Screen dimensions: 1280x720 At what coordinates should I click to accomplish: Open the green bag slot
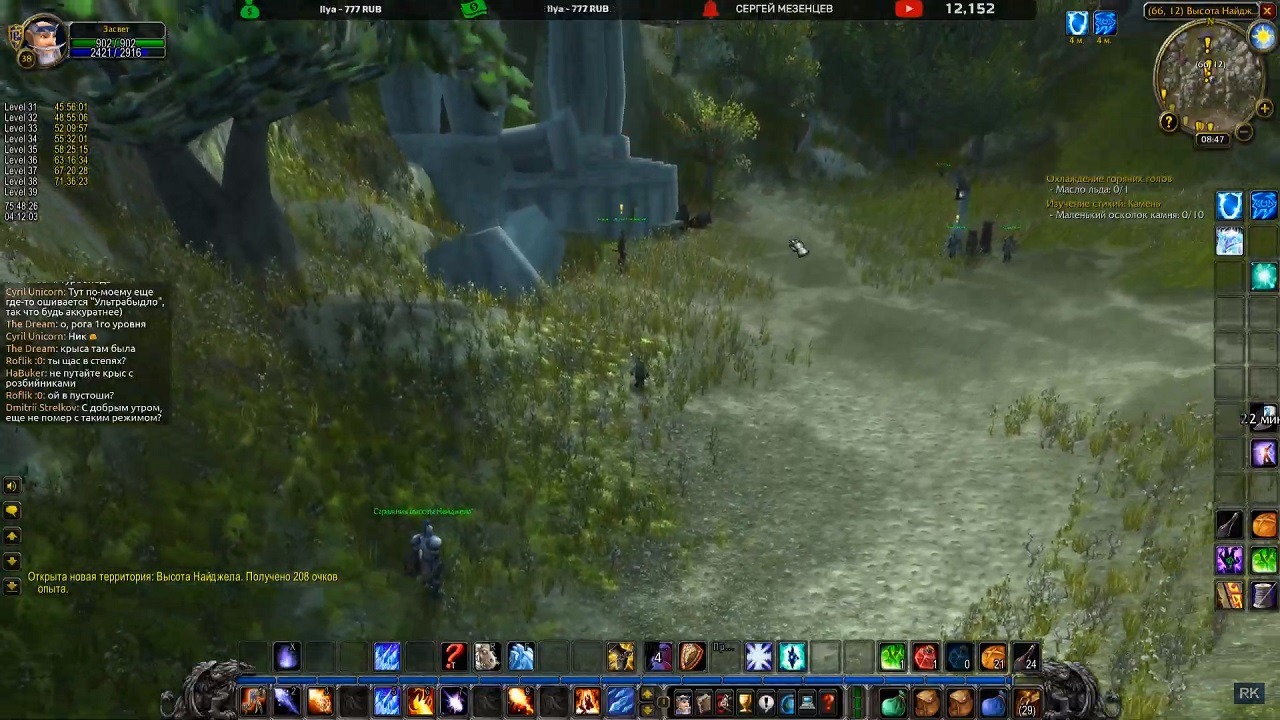(x=892, y=703)
